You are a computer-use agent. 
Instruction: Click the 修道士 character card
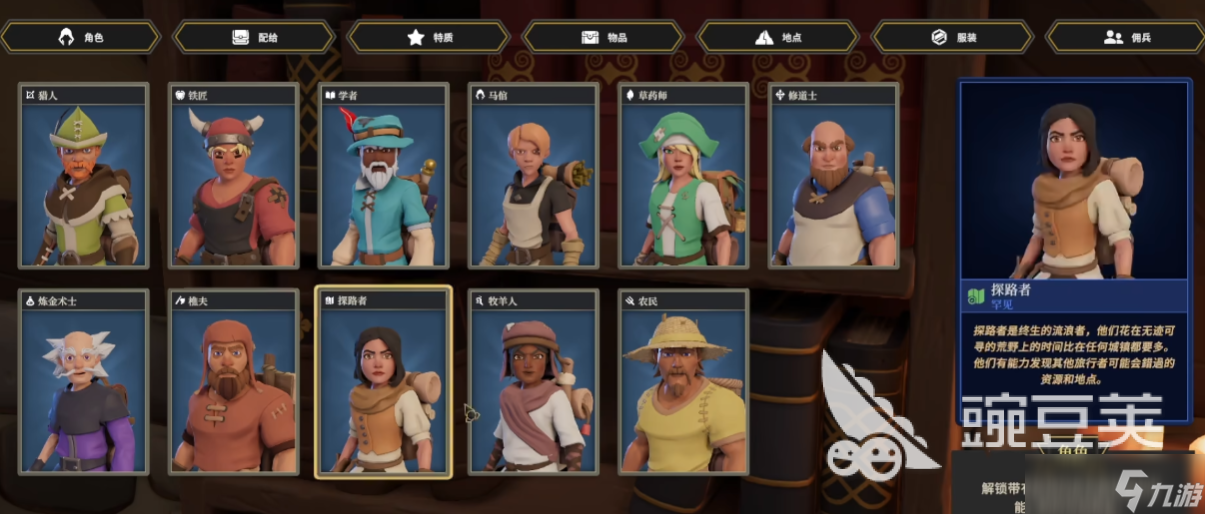tap(834, 177)
